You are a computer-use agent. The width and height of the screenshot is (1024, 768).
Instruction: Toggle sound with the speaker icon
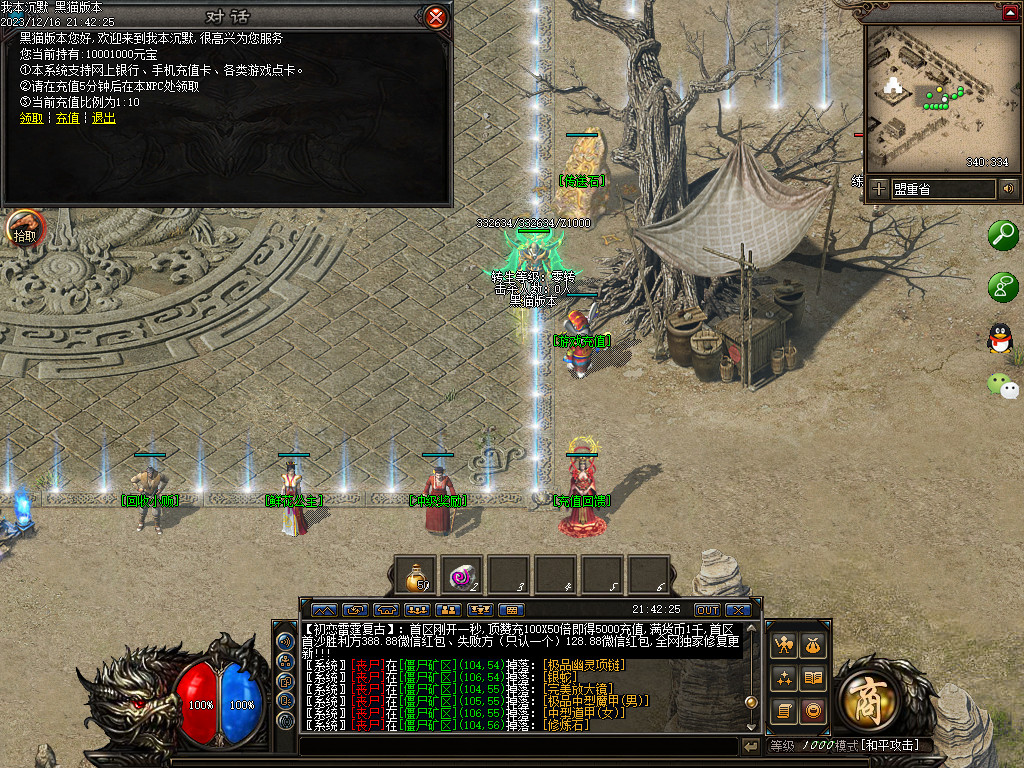coord(1008,188)
